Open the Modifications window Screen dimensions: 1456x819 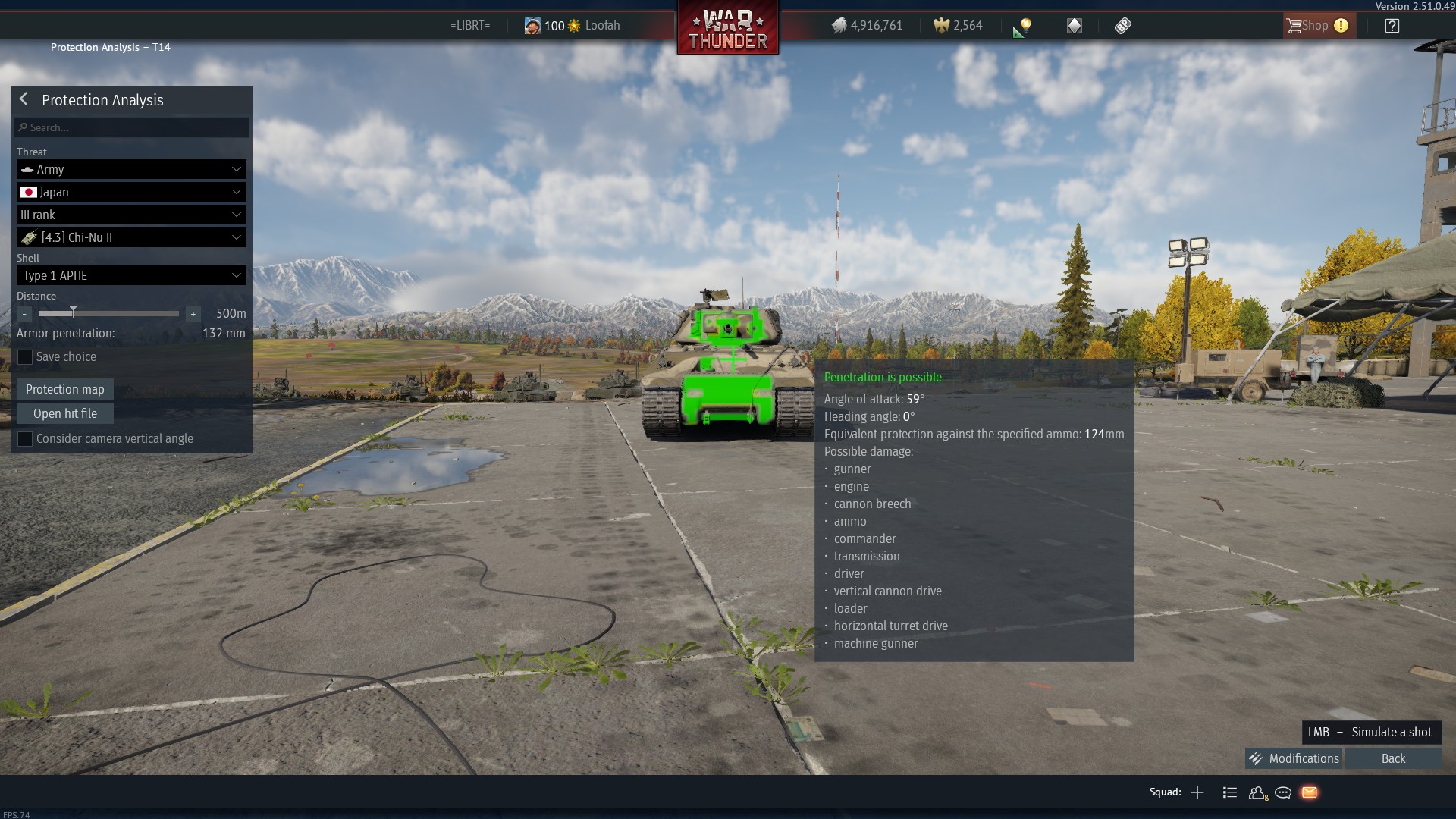(1294, 758)
